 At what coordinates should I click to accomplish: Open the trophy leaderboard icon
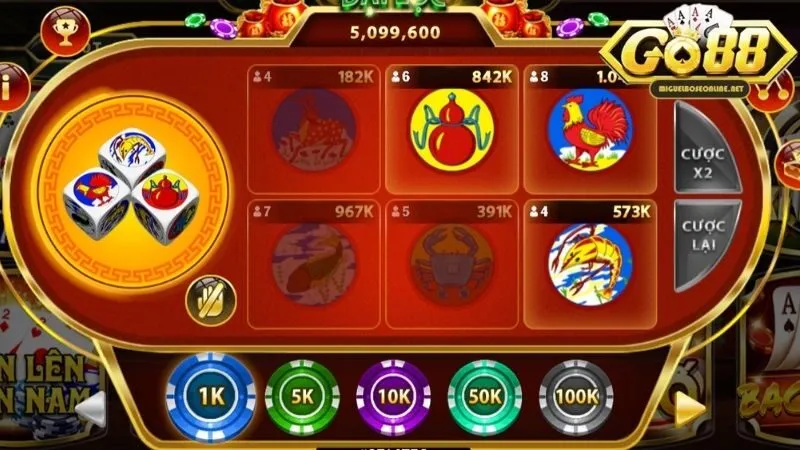[x=66, y=33]
